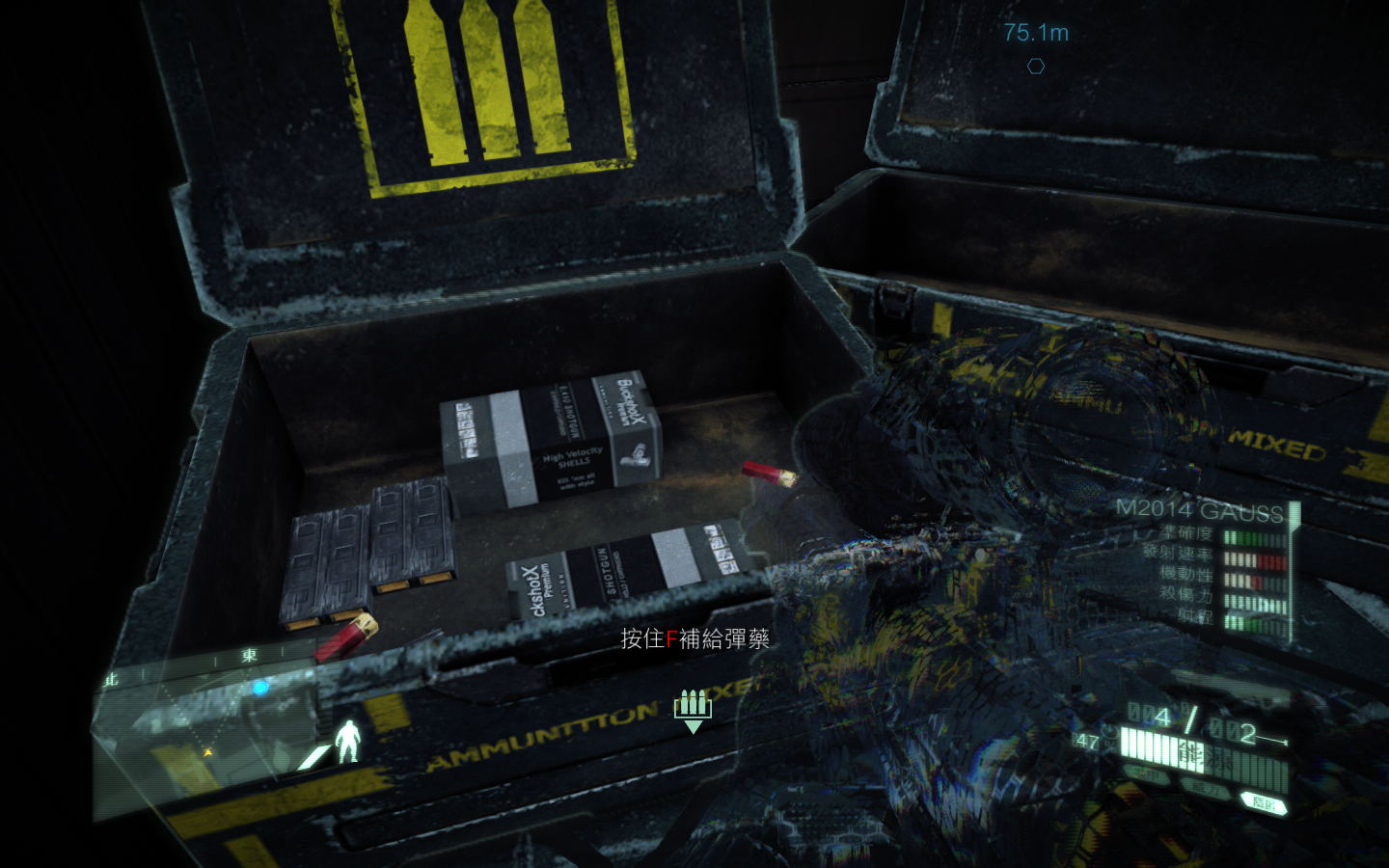The height and width of the screenshot is (868, 1389).
Task: Toggle the 裝甲 armor mode indicator
Action: tap(1148, 772)
